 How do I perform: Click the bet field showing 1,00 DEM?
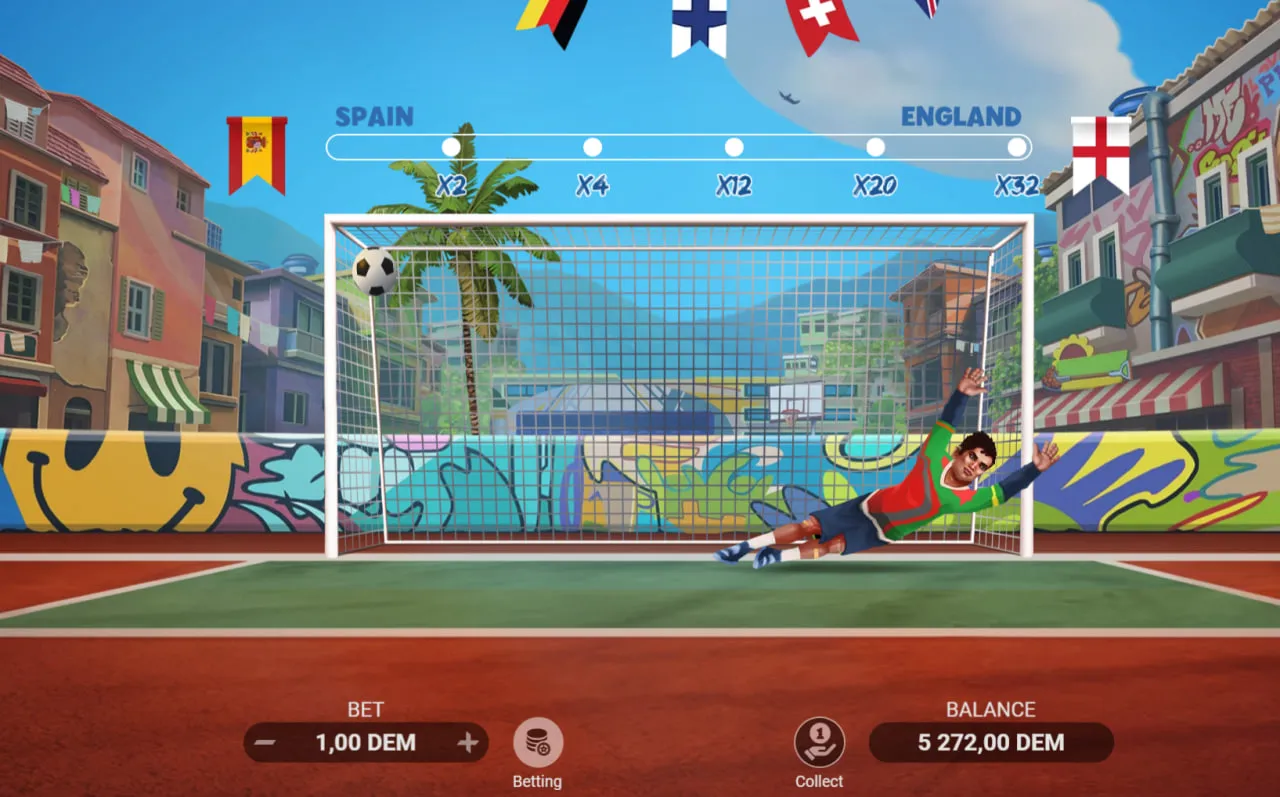point(366,743)
